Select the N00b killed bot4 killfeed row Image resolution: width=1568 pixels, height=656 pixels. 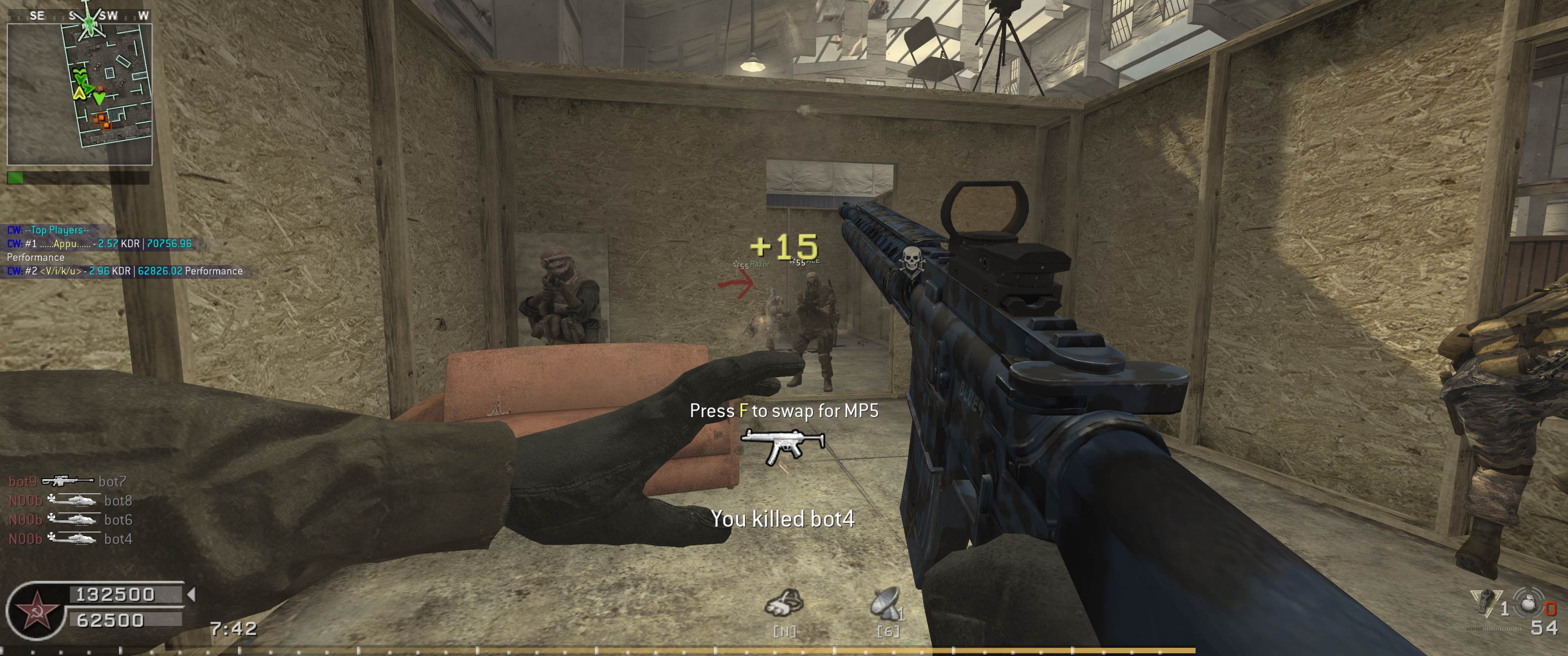click(x=71, y=539)
